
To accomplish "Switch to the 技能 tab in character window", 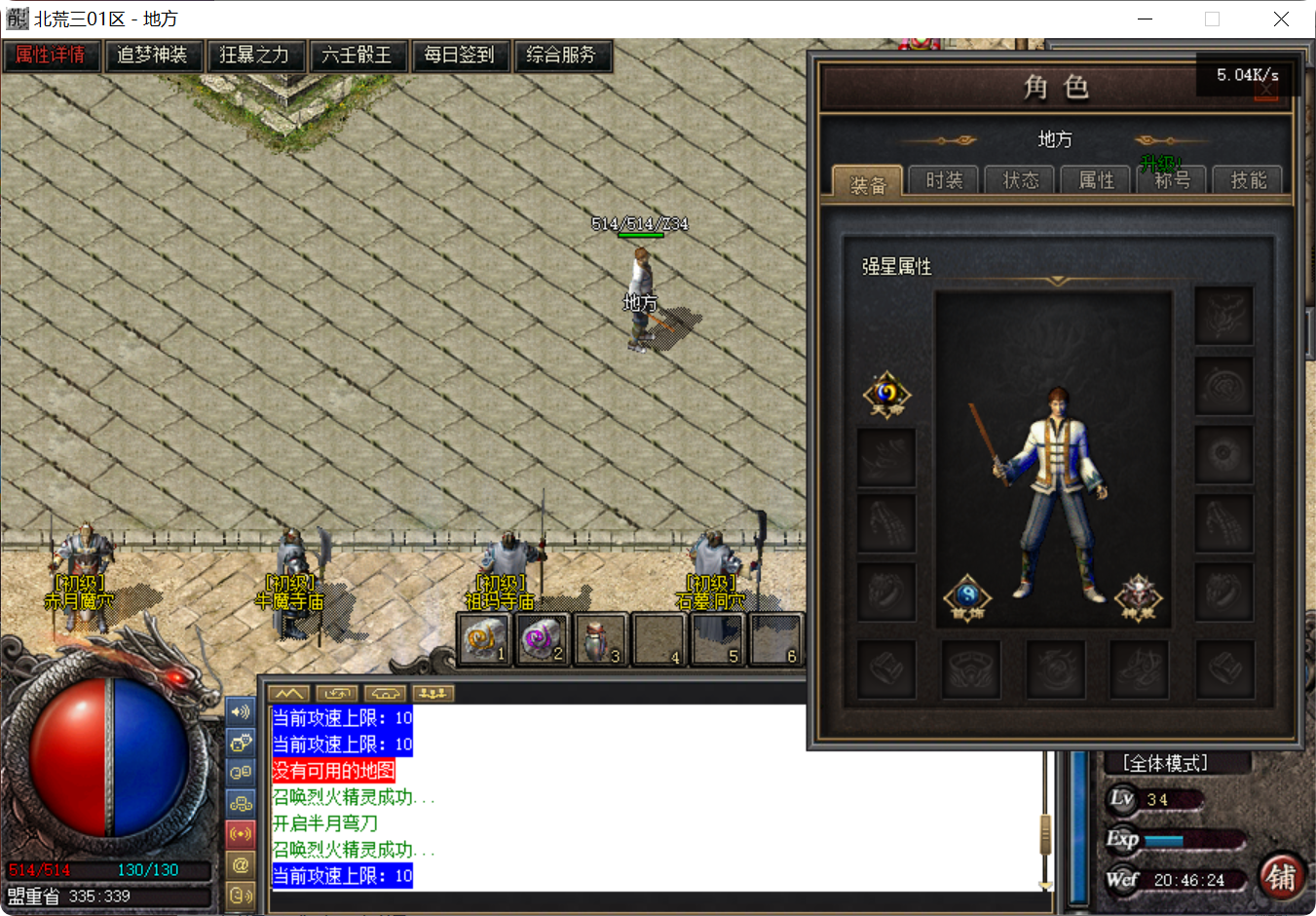I will point(1247,180).
